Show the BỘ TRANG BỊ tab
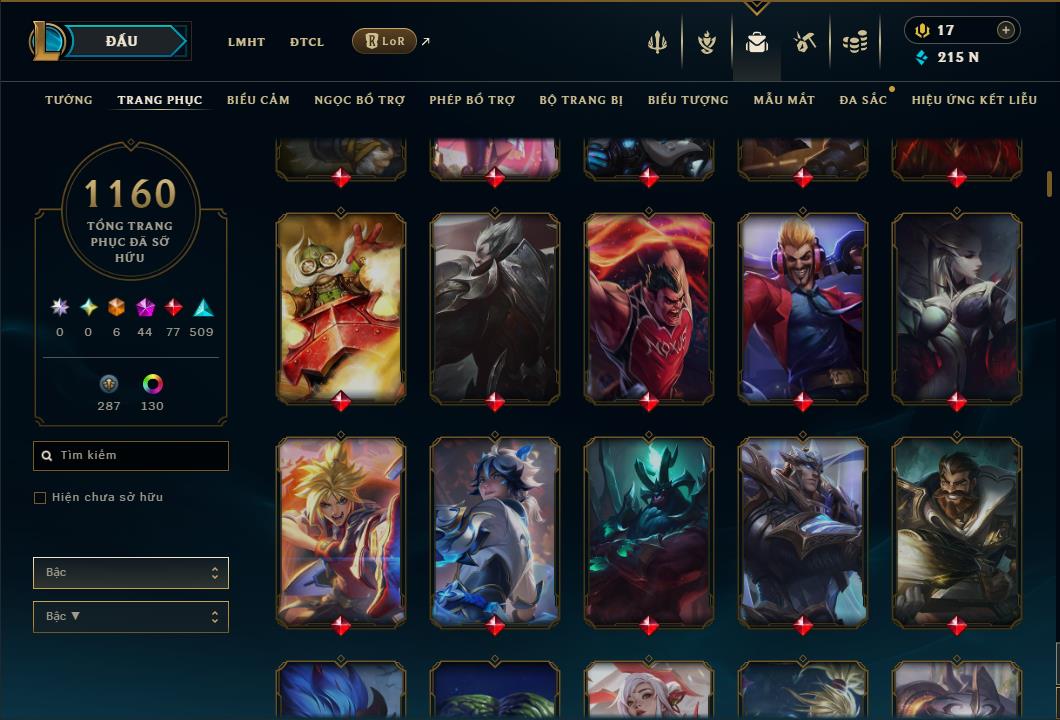 coord(581,100)
